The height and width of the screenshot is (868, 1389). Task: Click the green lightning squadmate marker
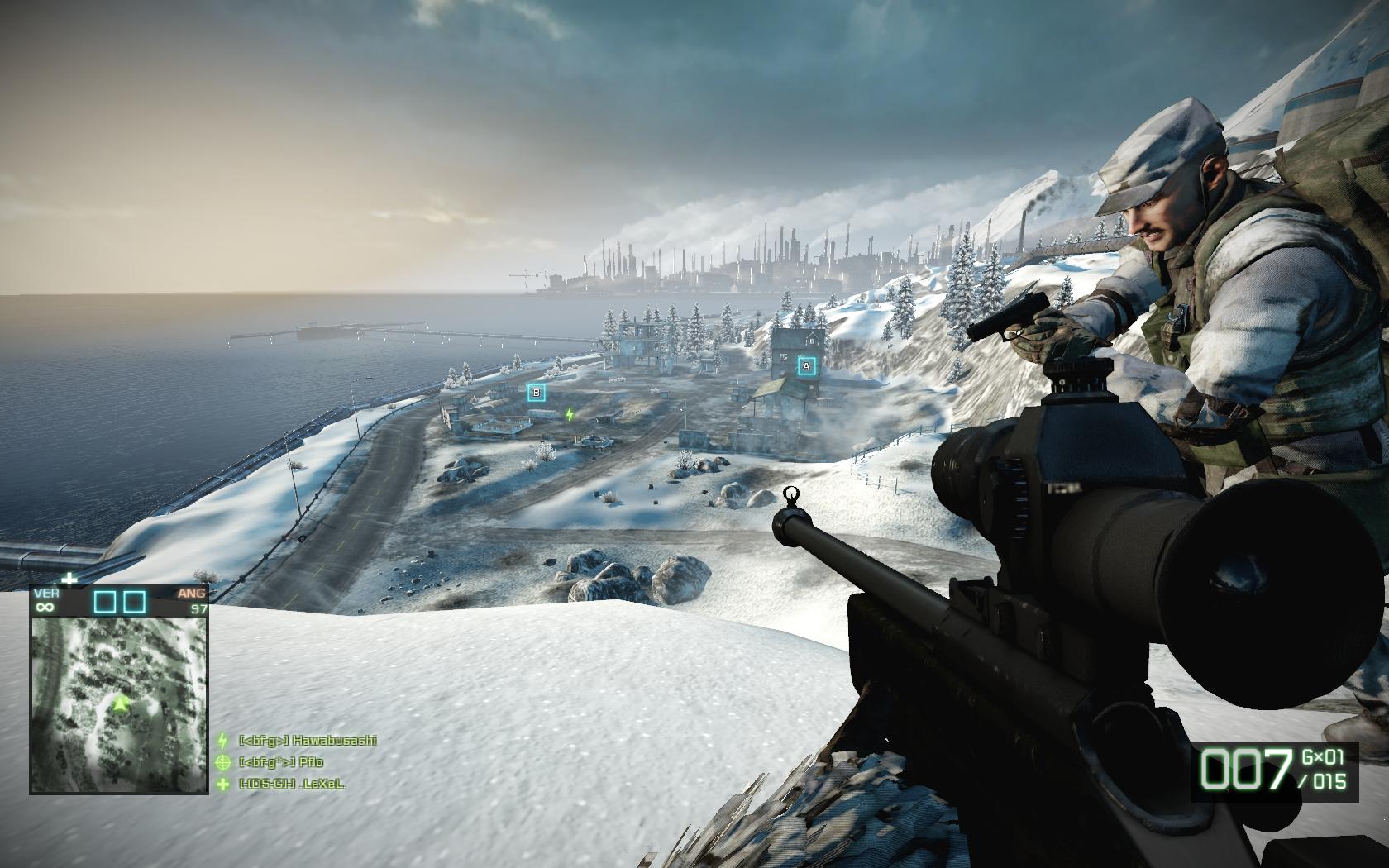coord(570,414)
